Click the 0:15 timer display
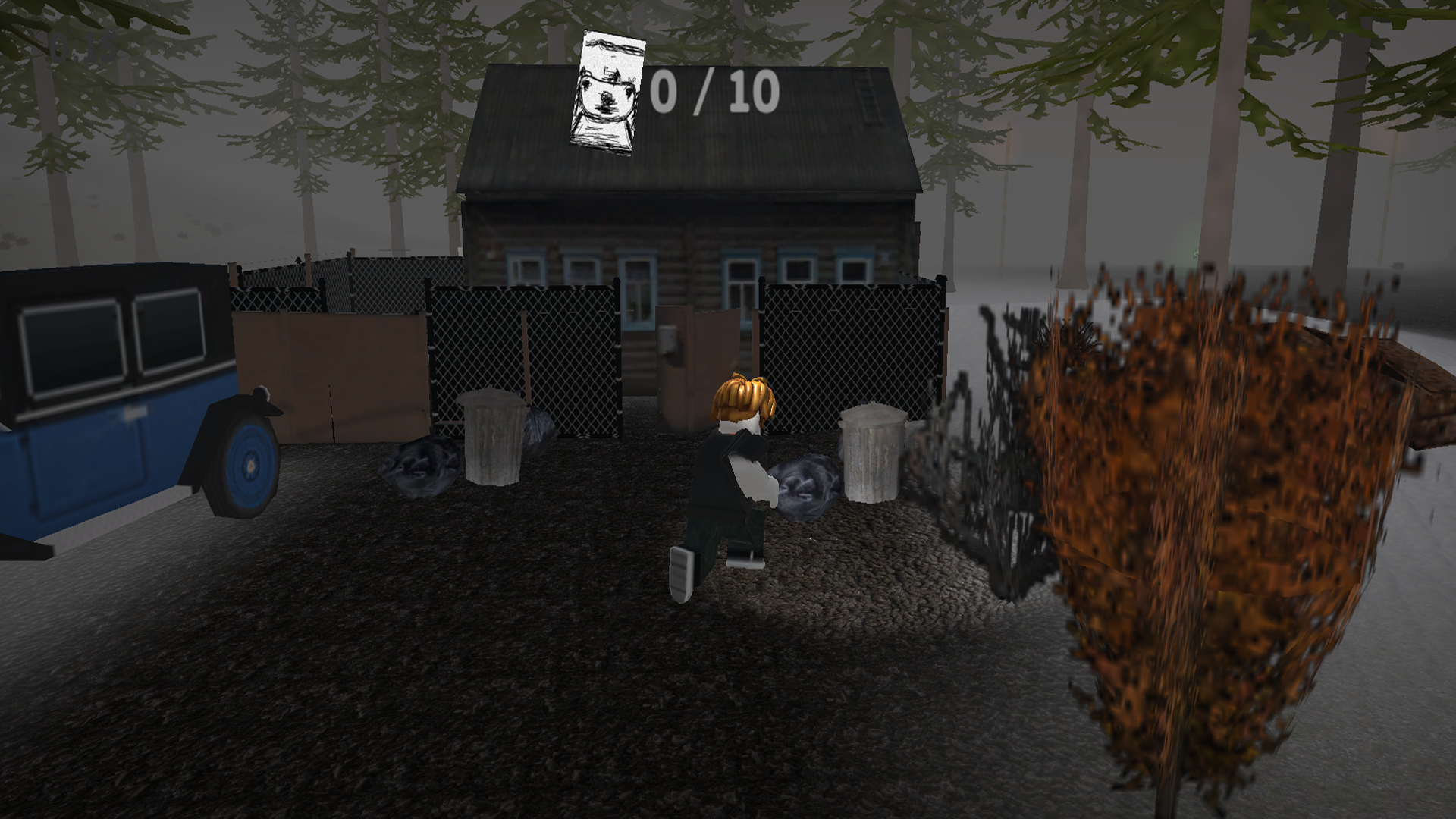1456x819 pixels. [x=83, y=47]
